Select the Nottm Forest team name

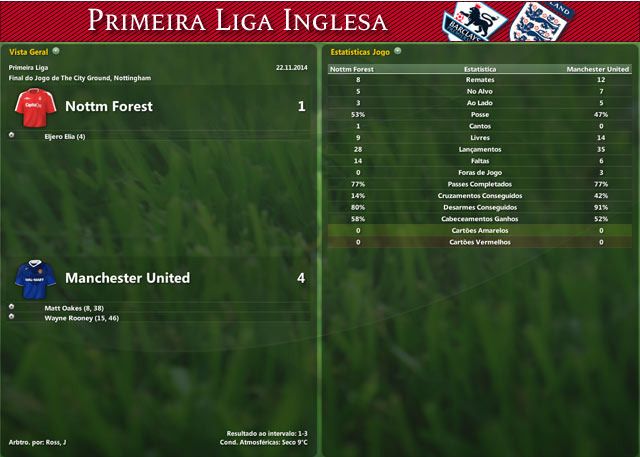(x=108, y=106)
